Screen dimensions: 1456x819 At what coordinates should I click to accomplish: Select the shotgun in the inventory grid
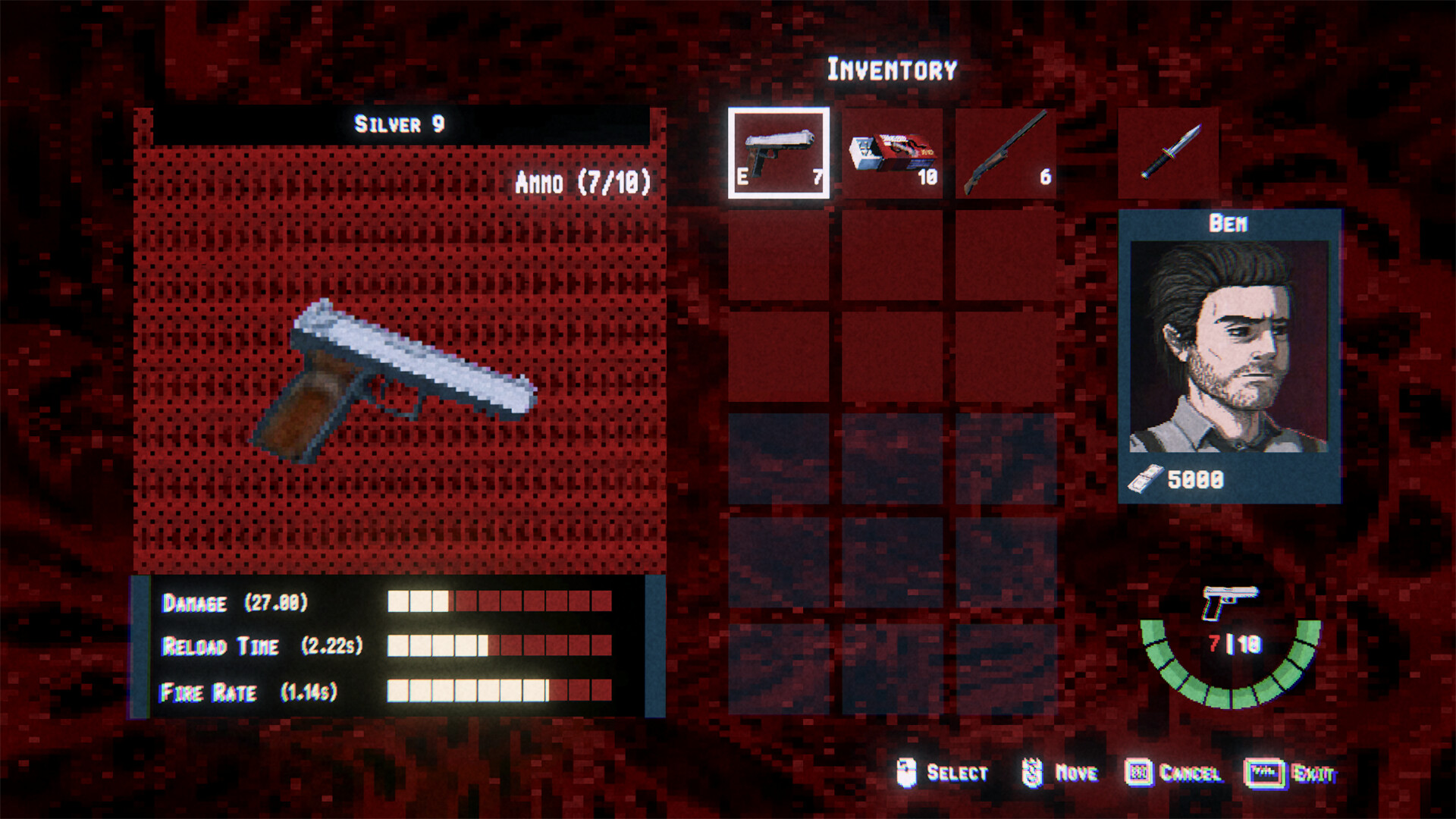pos(1005,152)
